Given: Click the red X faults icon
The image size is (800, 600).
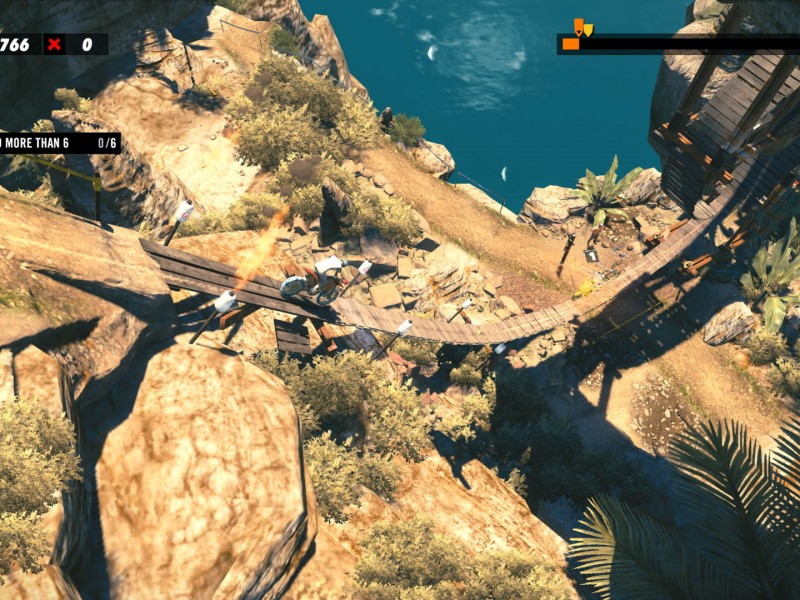Looking at the screenshot, I should (x=54, y=44).
